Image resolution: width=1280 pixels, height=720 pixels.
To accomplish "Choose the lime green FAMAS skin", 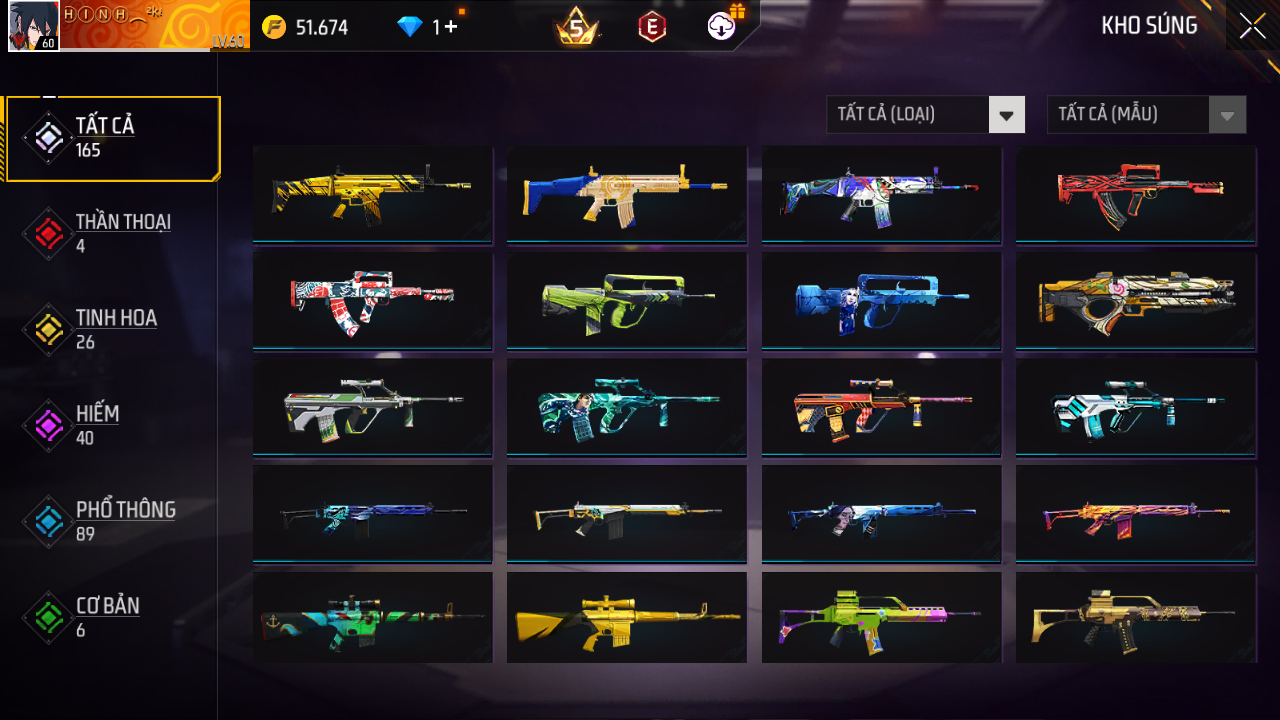I will [x=626, y=299].
